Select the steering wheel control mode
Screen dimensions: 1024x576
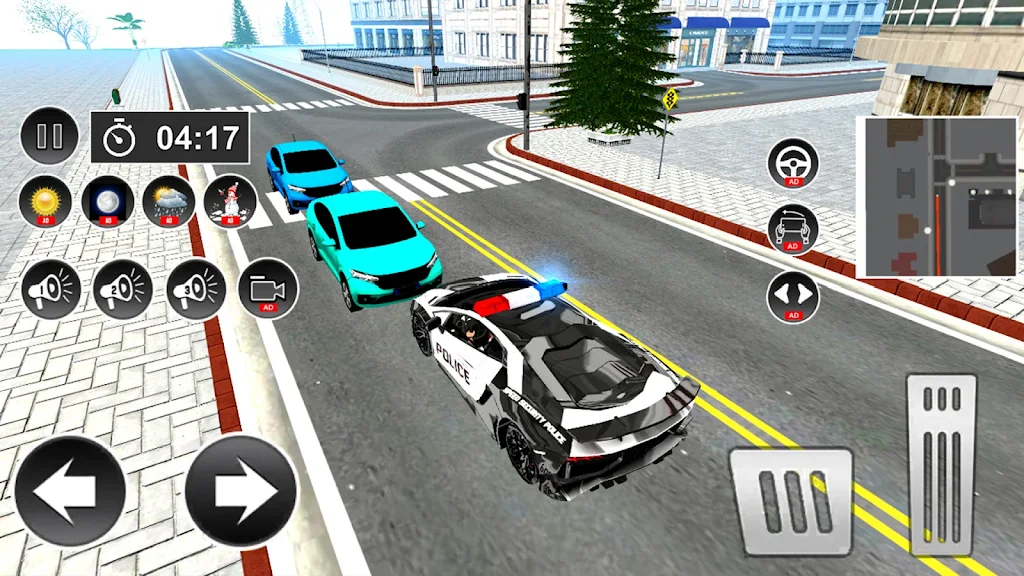(793, 163)
